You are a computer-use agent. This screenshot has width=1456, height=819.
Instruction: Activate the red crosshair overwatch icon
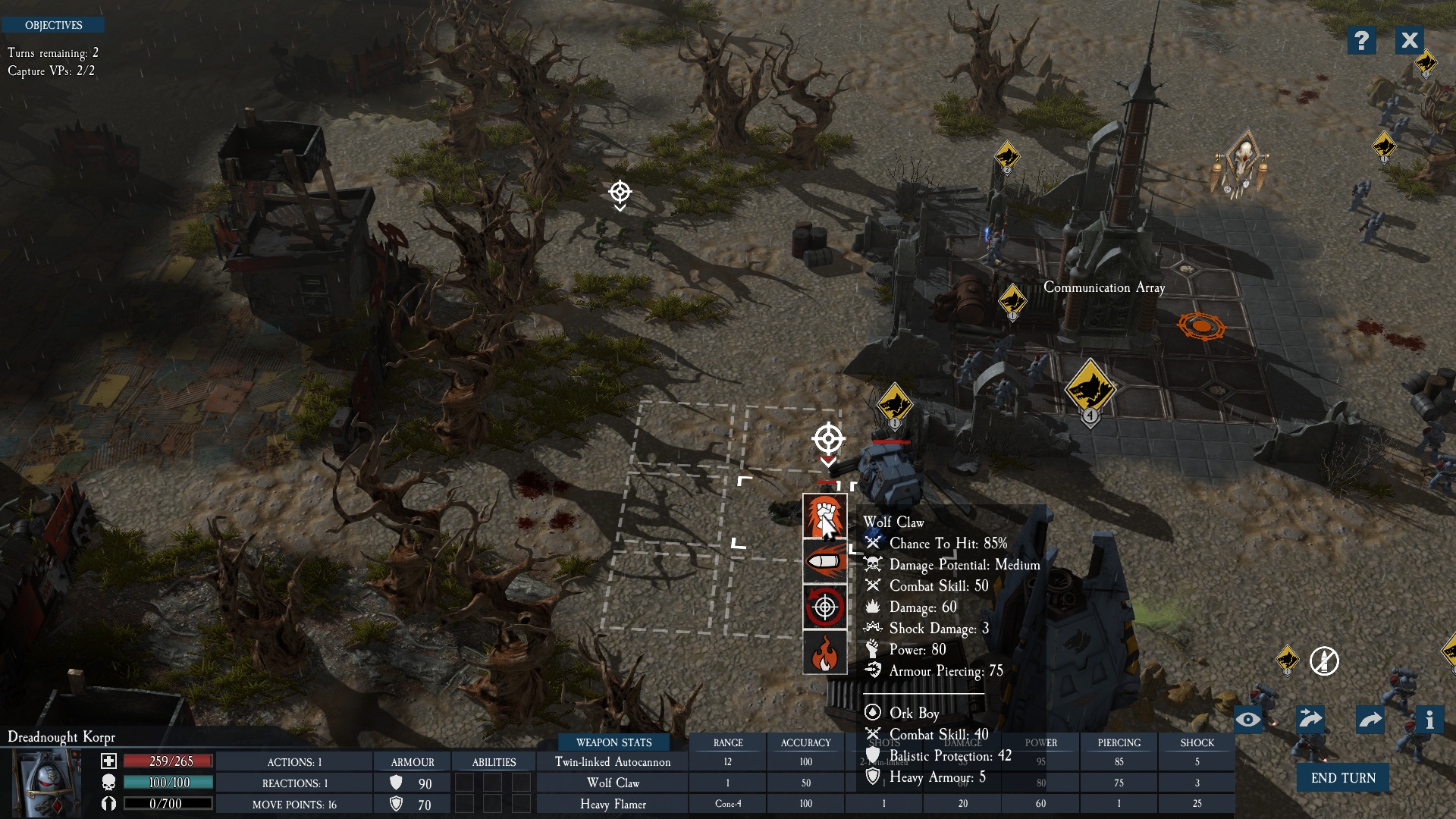click(x=824, y=607)
